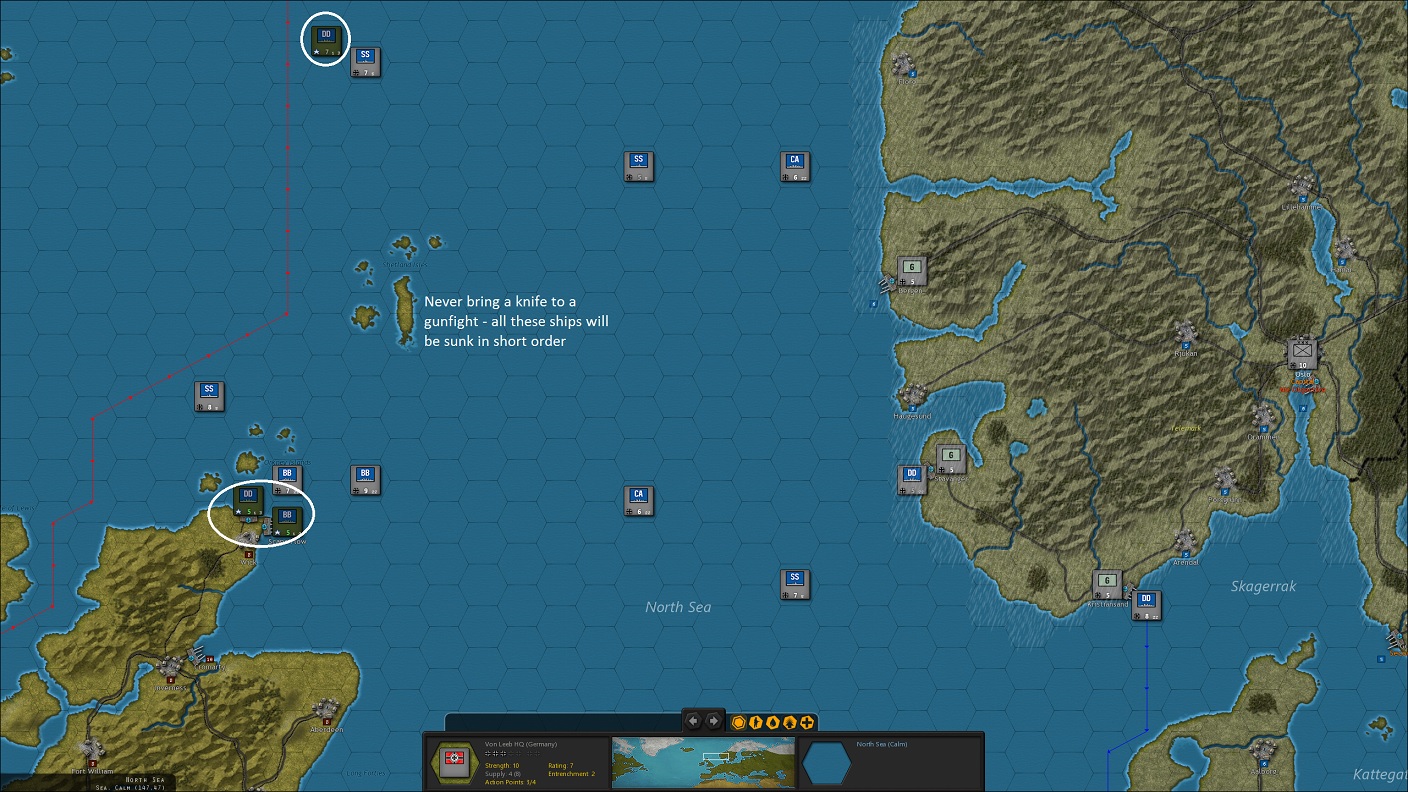1408x792 pixels.
Task: Open the envelope message icon near Oslo
Action: click(x=1302, y=352)
